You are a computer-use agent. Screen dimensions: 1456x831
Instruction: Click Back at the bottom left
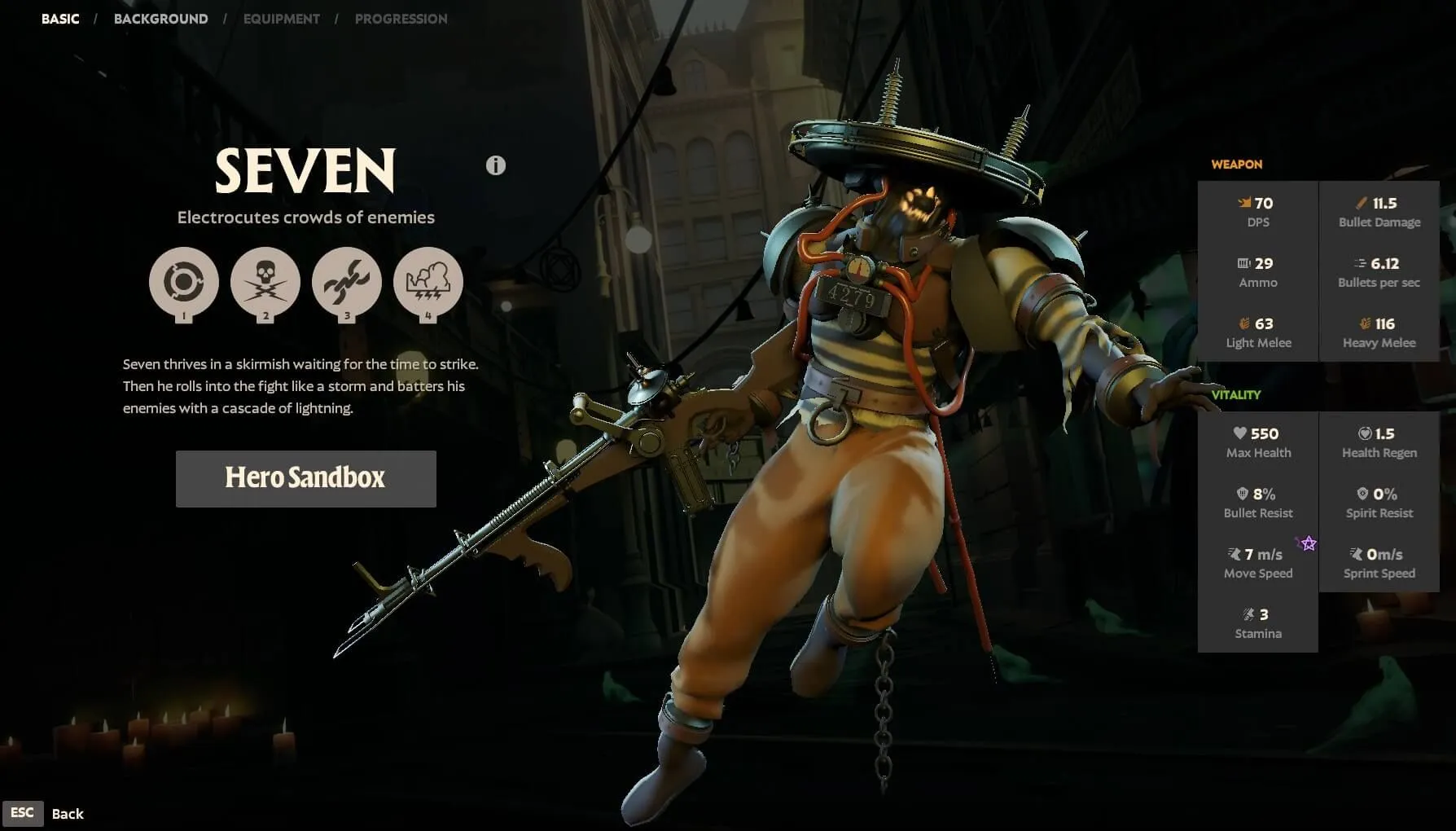[68, 812]
